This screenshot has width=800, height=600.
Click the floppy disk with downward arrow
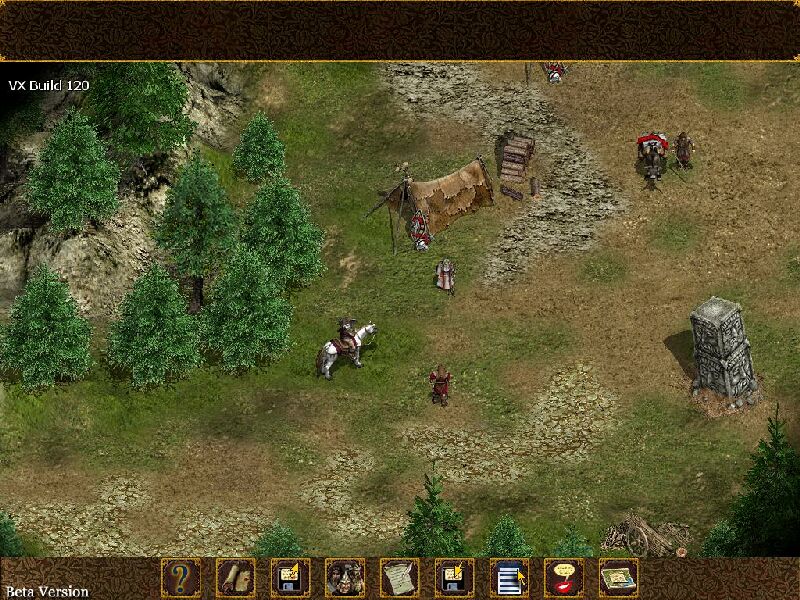click(x=454, y=577)
